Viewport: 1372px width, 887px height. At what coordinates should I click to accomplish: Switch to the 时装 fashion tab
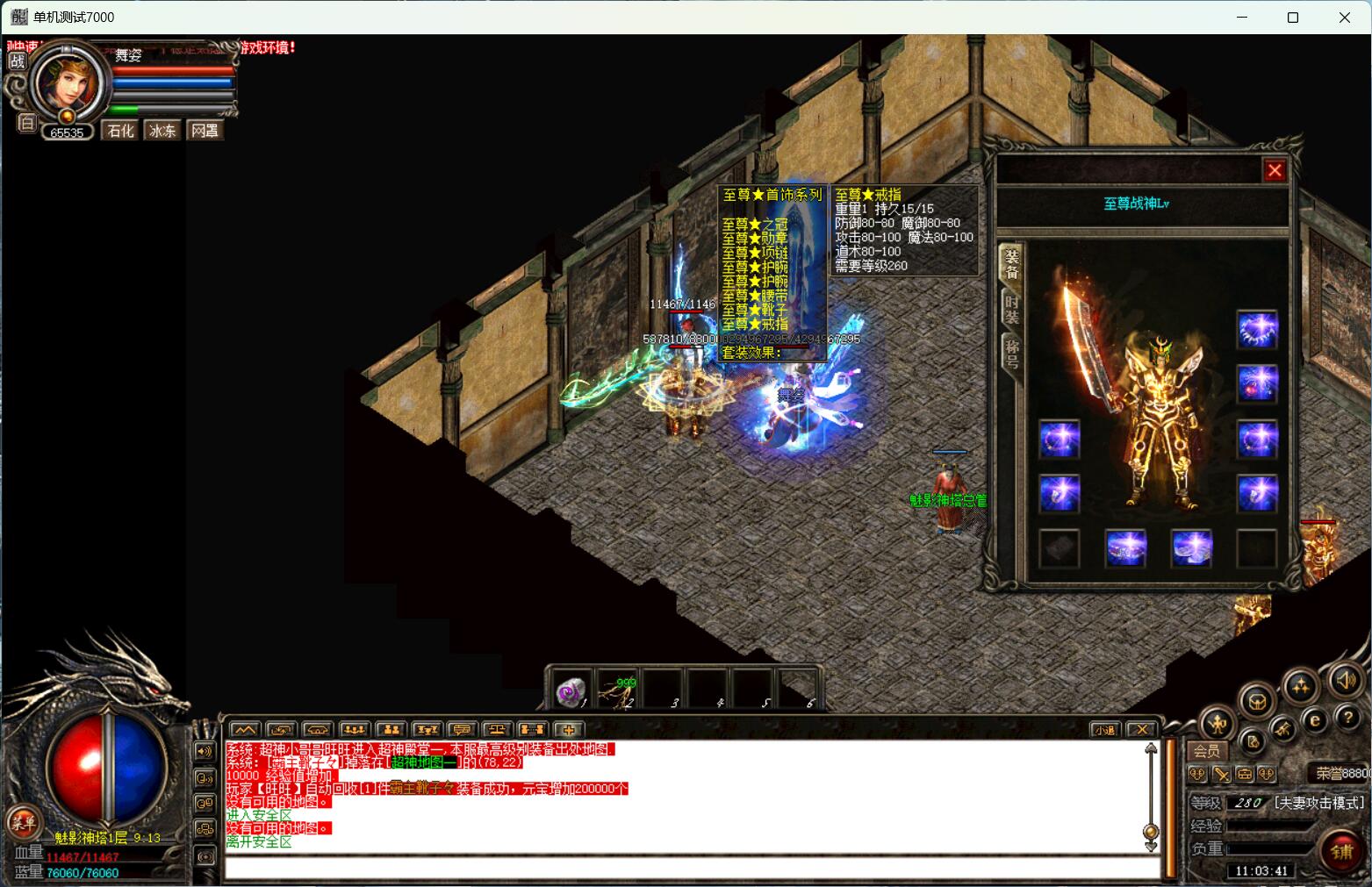click(x=1011, y=310)
